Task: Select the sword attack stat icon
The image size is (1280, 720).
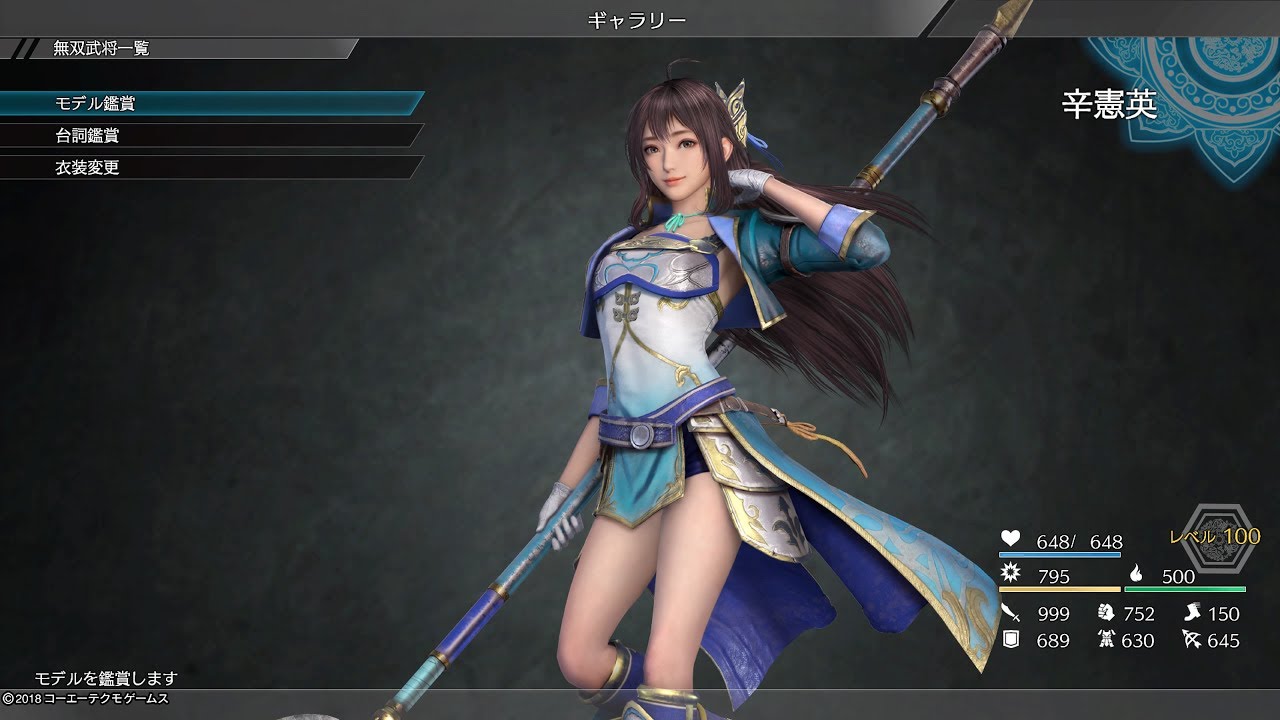Action: 1009,611
